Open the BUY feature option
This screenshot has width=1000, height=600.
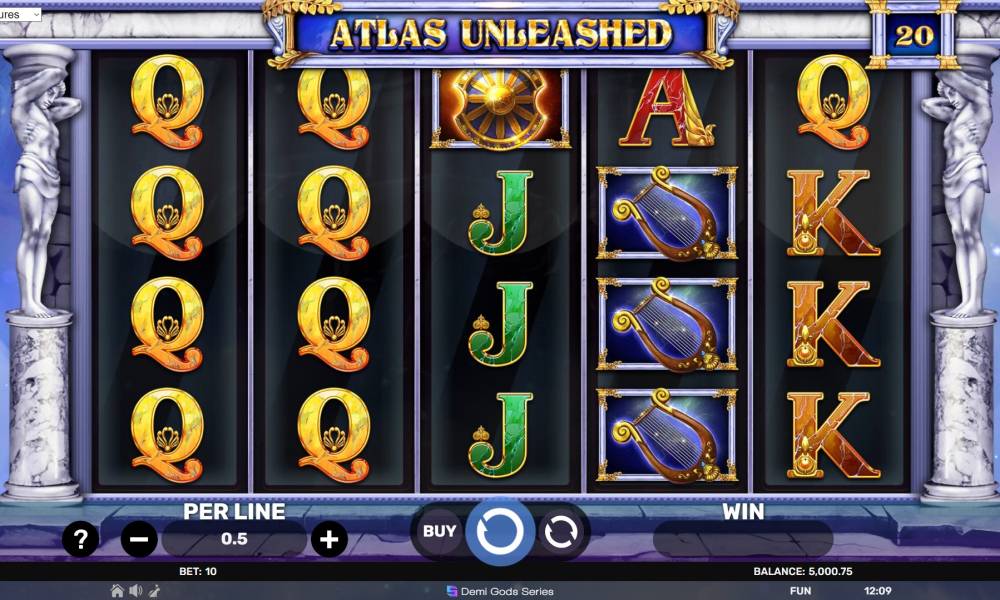click(x=439, y=531)
